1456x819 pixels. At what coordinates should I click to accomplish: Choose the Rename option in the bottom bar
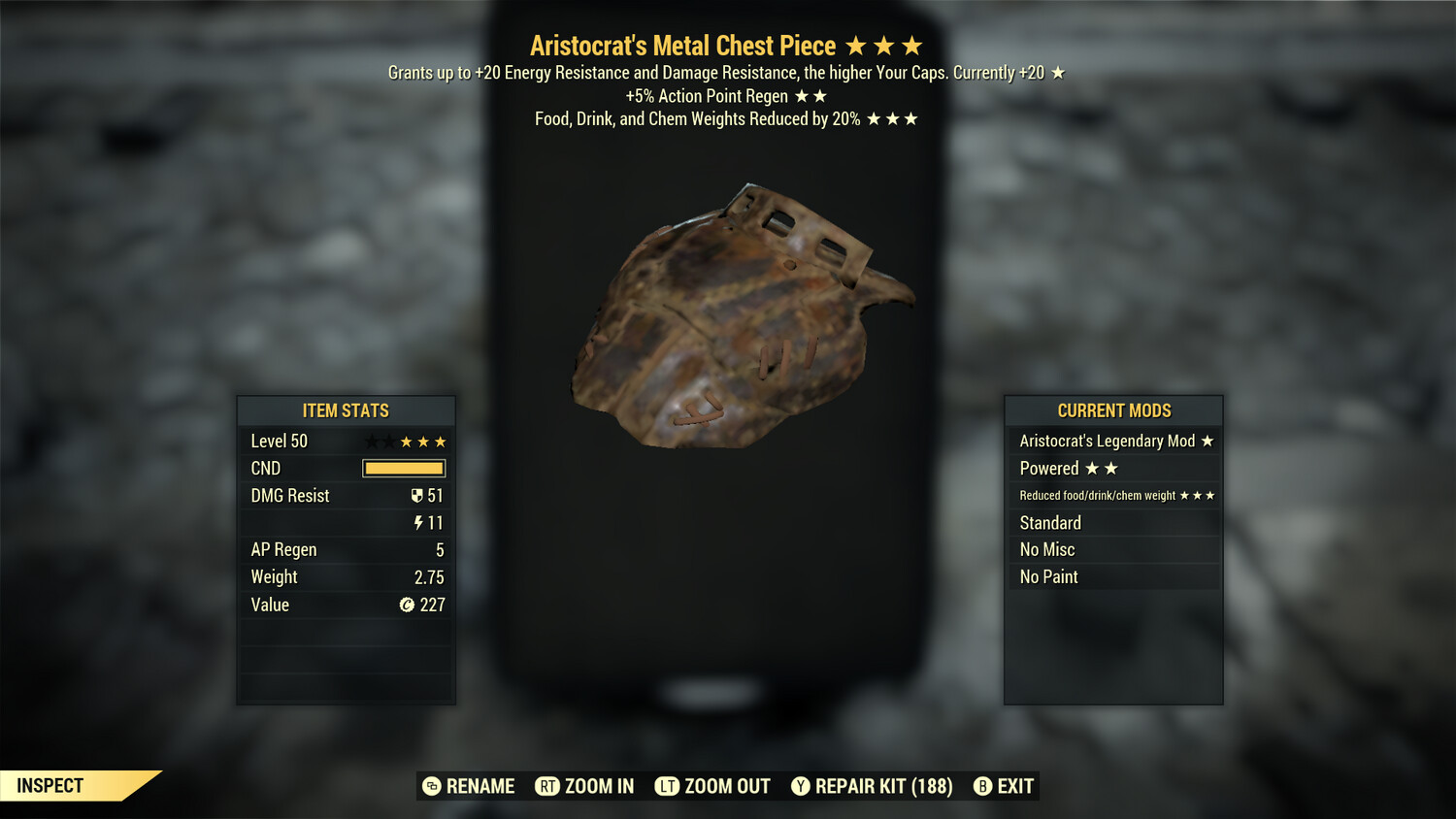point(469,786)
